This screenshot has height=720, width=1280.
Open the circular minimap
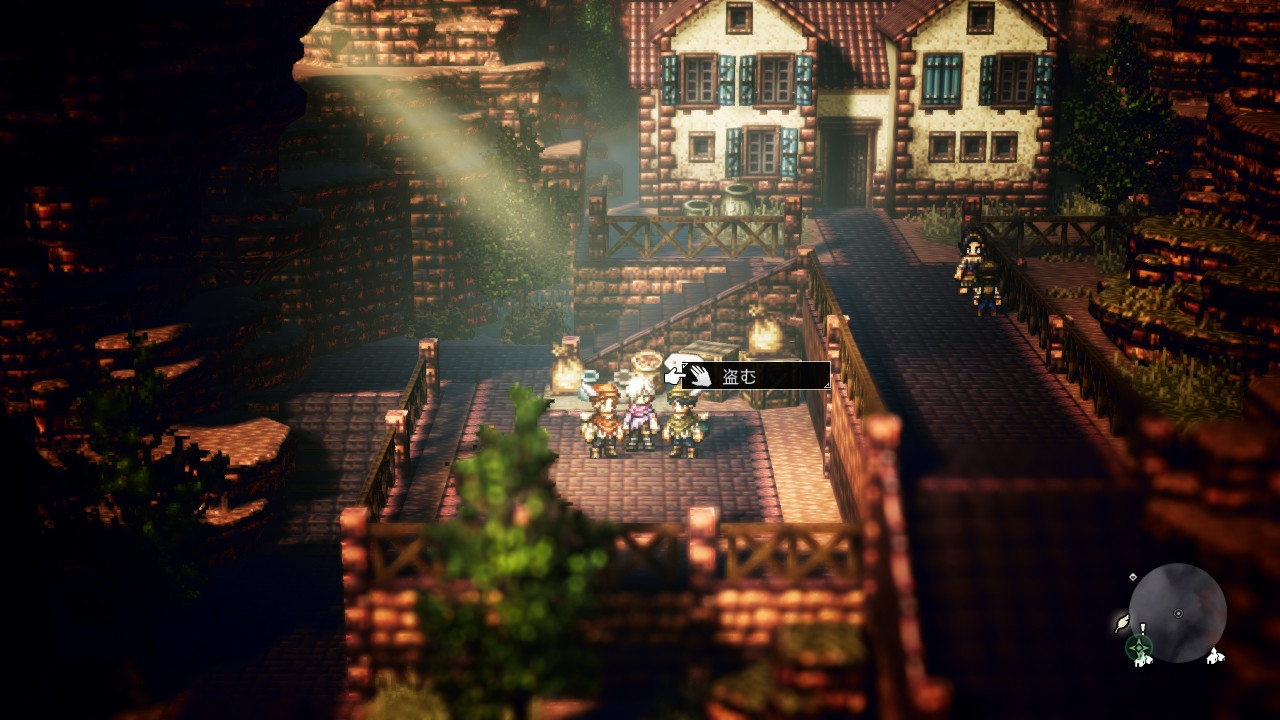1177,612
